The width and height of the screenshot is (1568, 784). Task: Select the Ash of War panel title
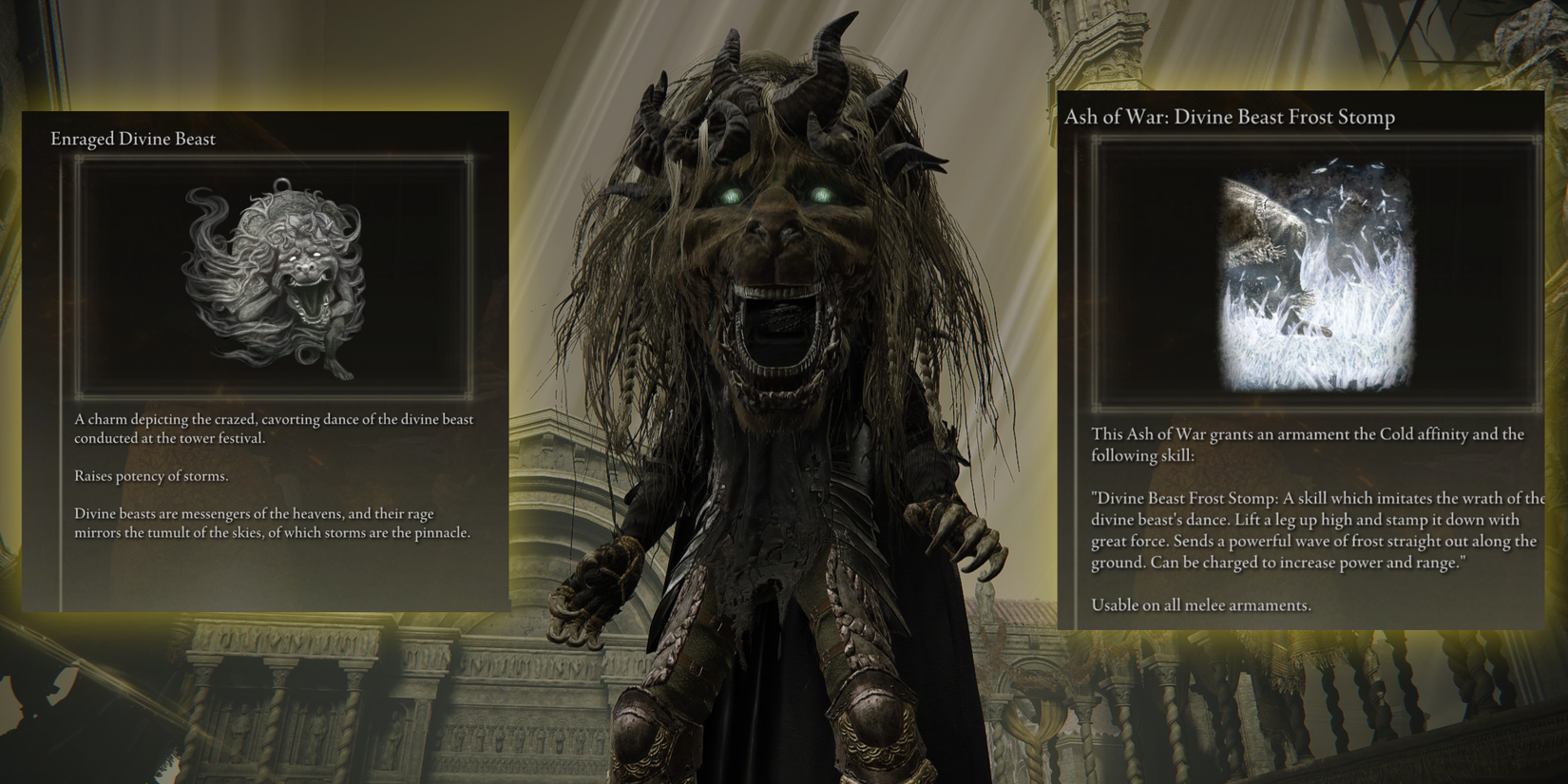click(1231, 117)
